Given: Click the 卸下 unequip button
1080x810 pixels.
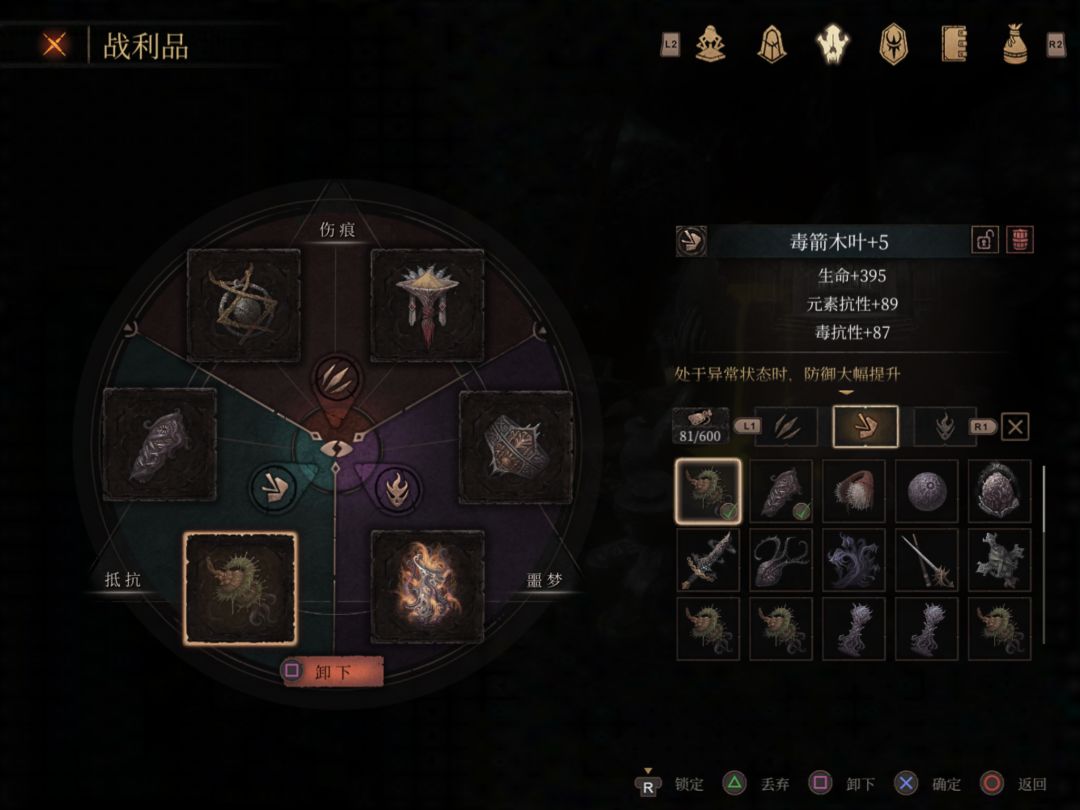Looking at the screenshot, I should pyautogui.click(x=332, y=672).
